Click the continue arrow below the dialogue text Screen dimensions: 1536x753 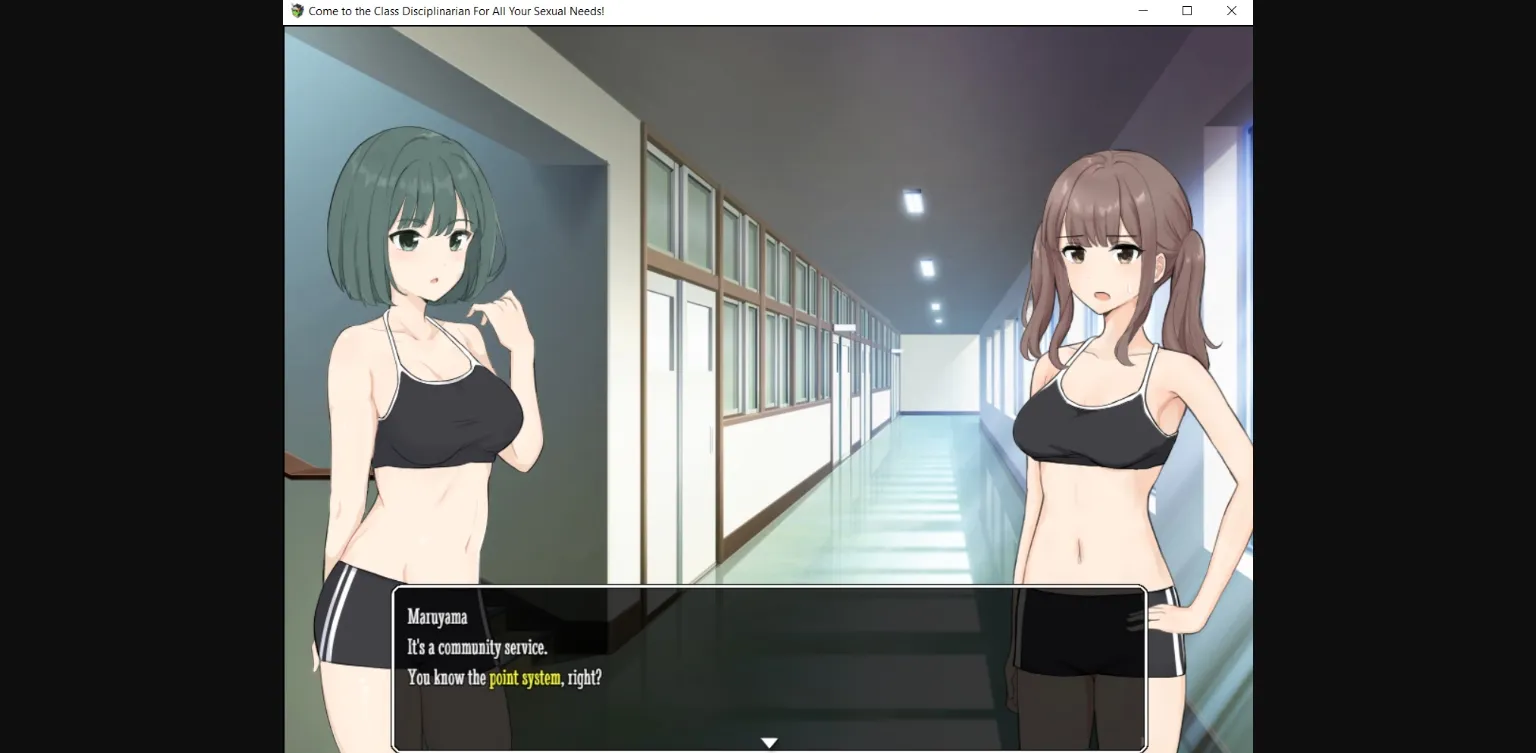coord(768,742)
